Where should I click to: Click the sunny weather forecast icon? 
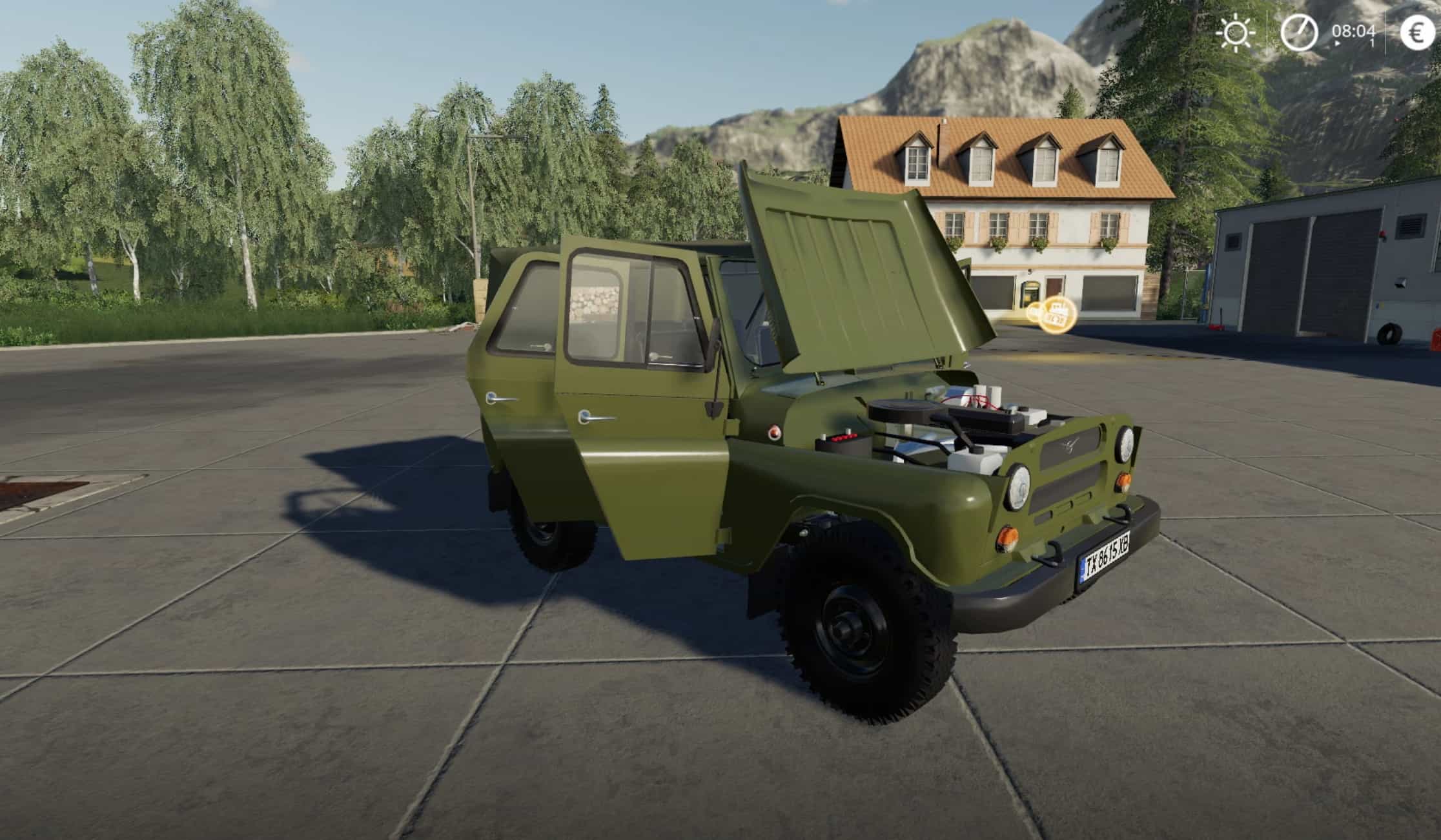coord(1235,33)
